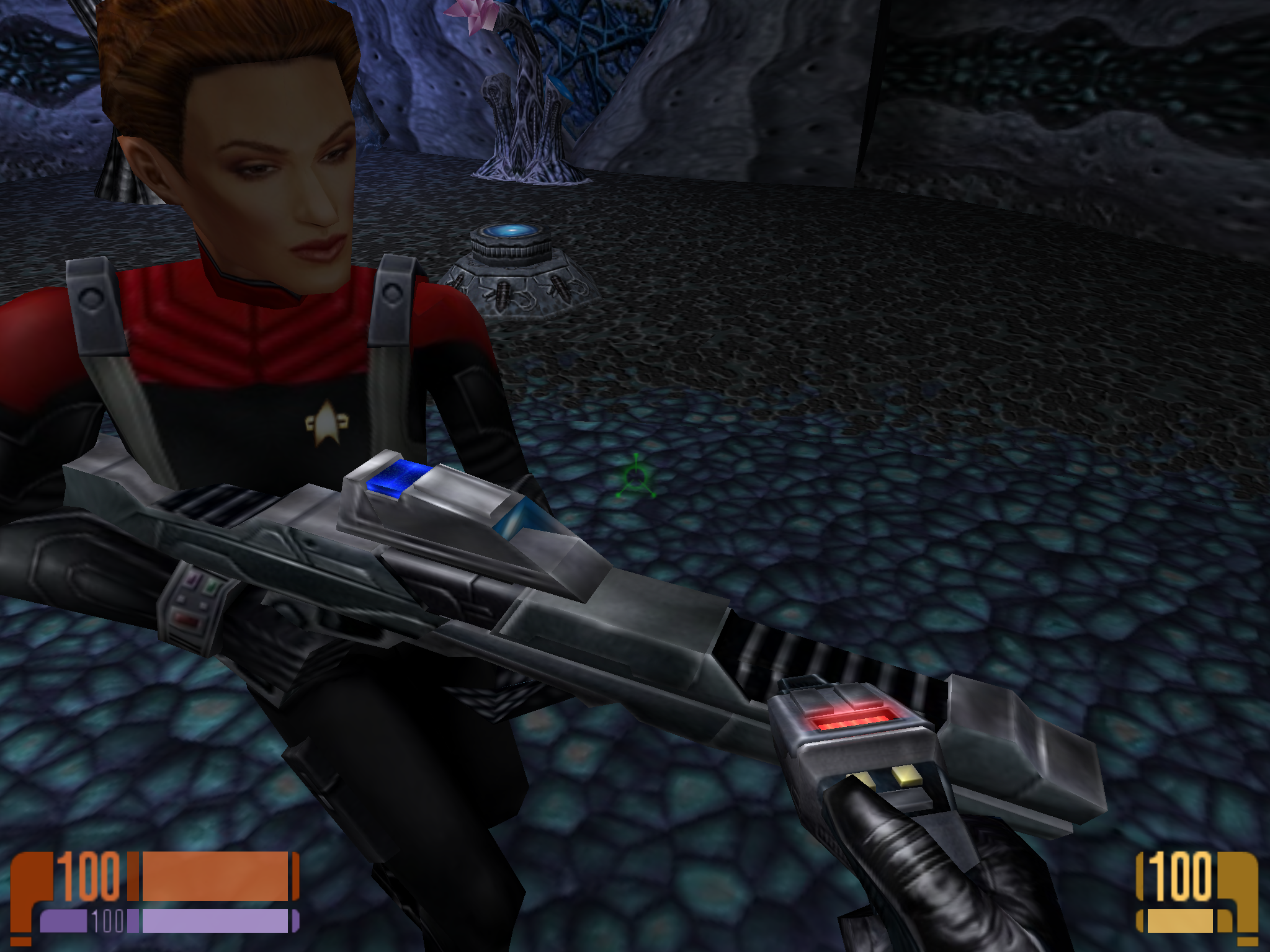Toggle the green indicator on the rifle side panel
1270x952 pixels.
(211, 587)
